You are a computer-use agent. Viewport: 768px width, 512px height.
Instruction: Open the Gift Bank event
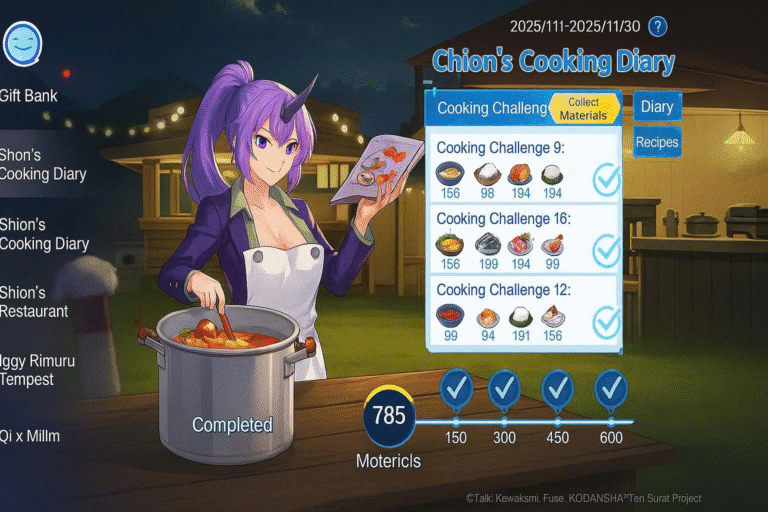[x=29, y=96]
